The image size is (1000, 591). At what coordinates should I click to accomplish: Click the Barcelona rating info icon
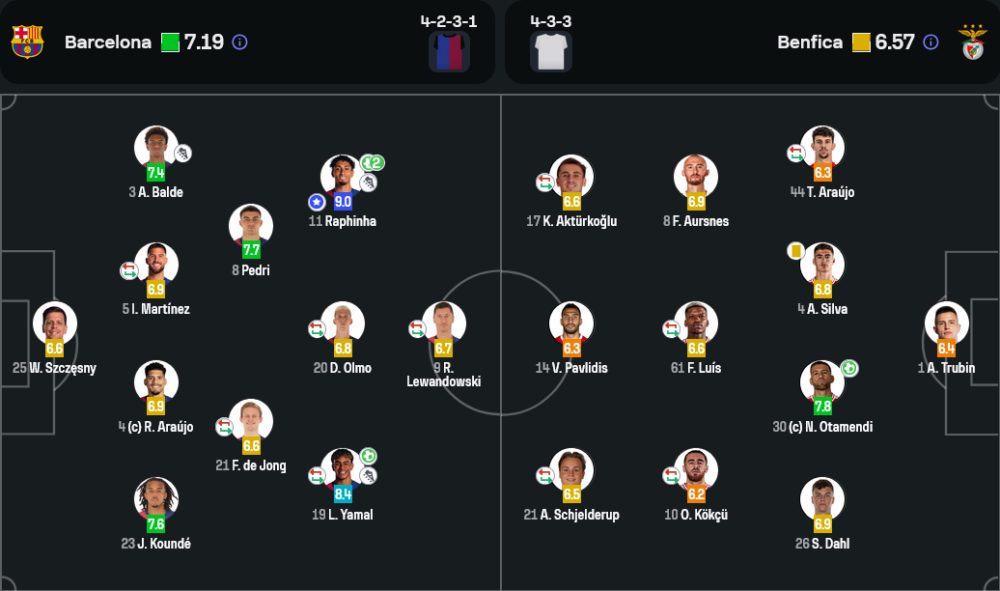(240, 42)
